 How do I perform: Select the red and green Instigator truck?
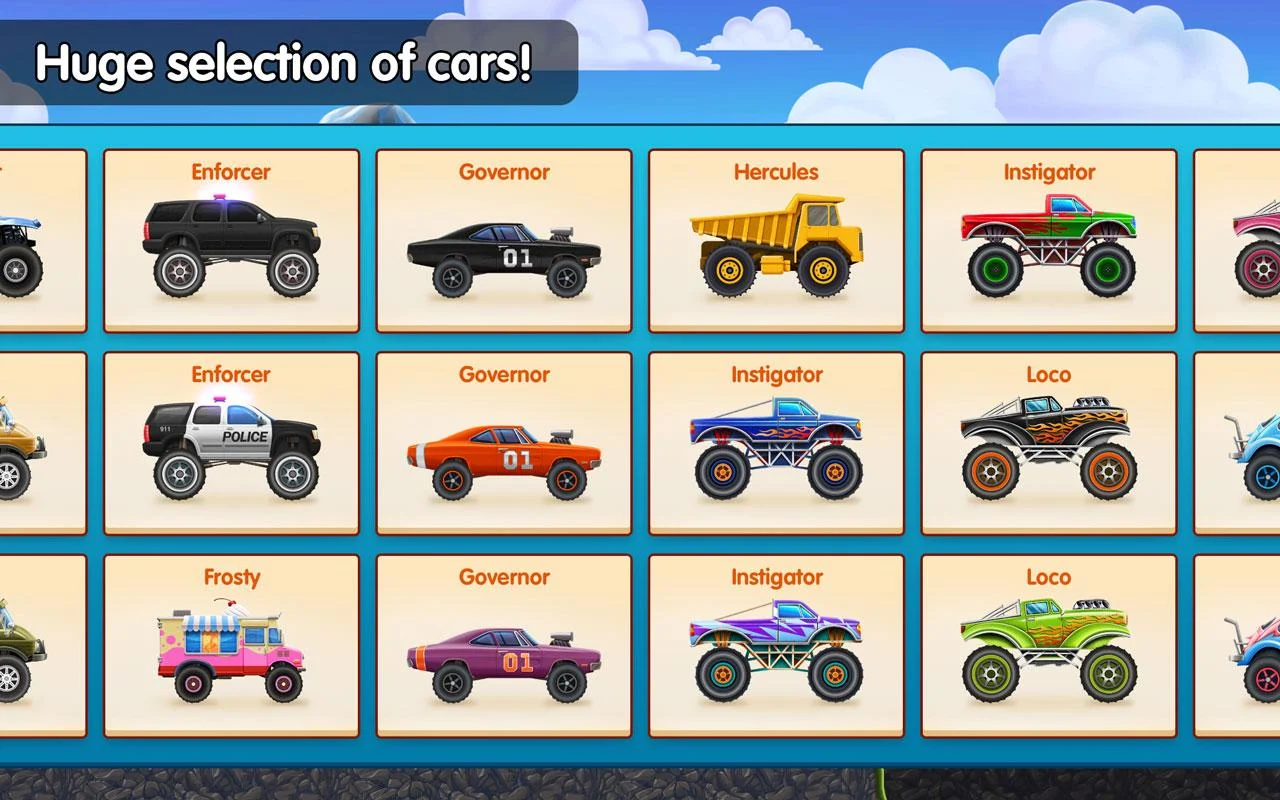(1048, 241)
